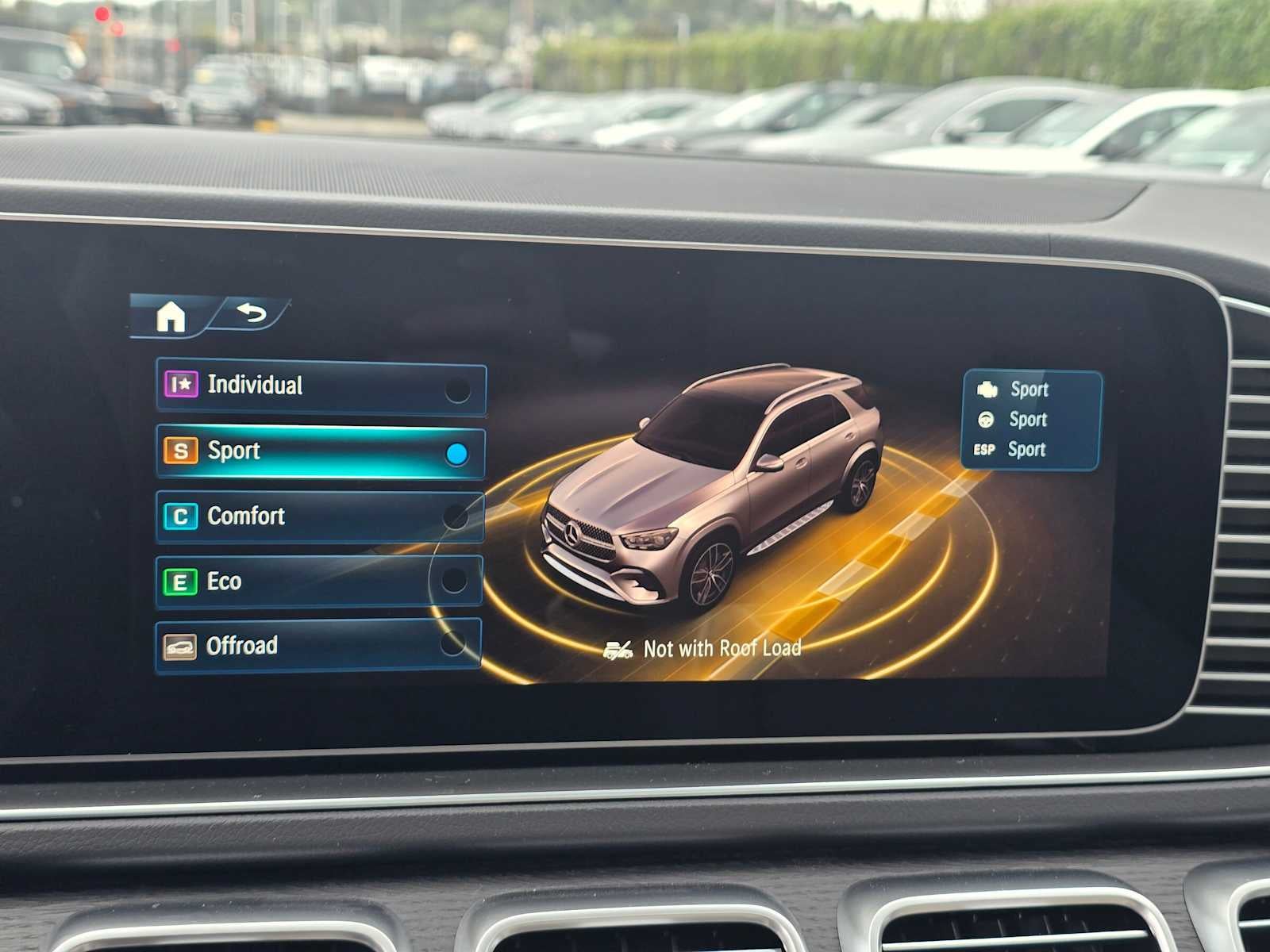Select the Comfort mode radio button
The width and height of the screenshot is (1270, 952).
[456, 516]
